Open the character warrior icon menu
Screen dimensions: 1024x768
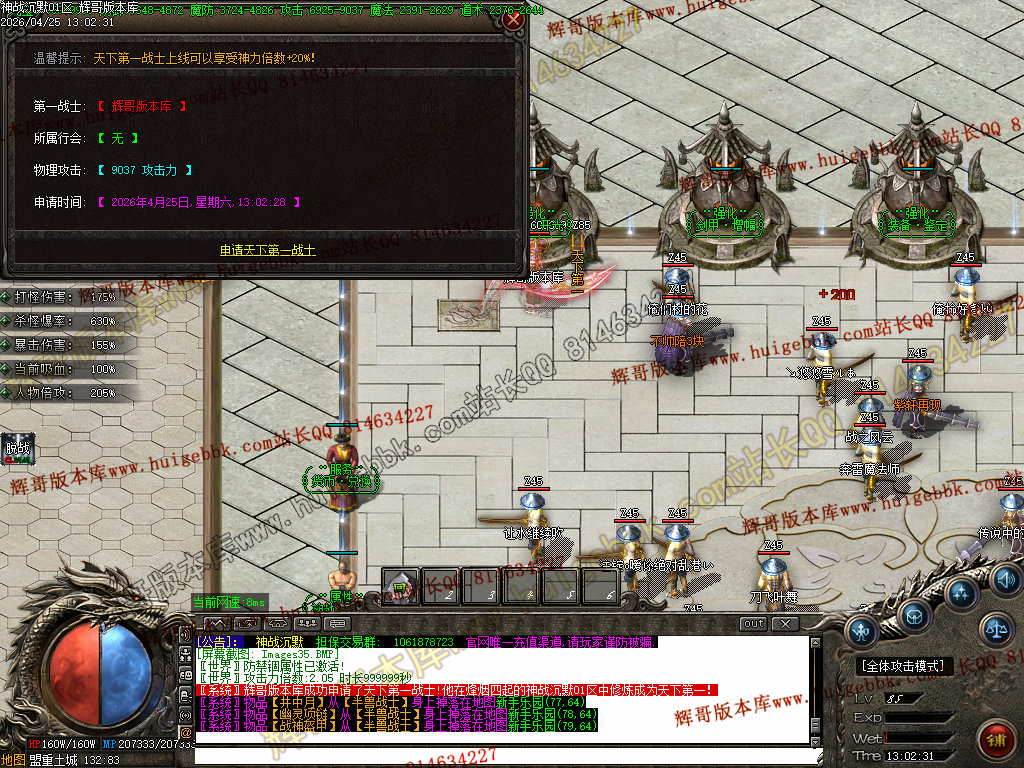click(863, 630)
